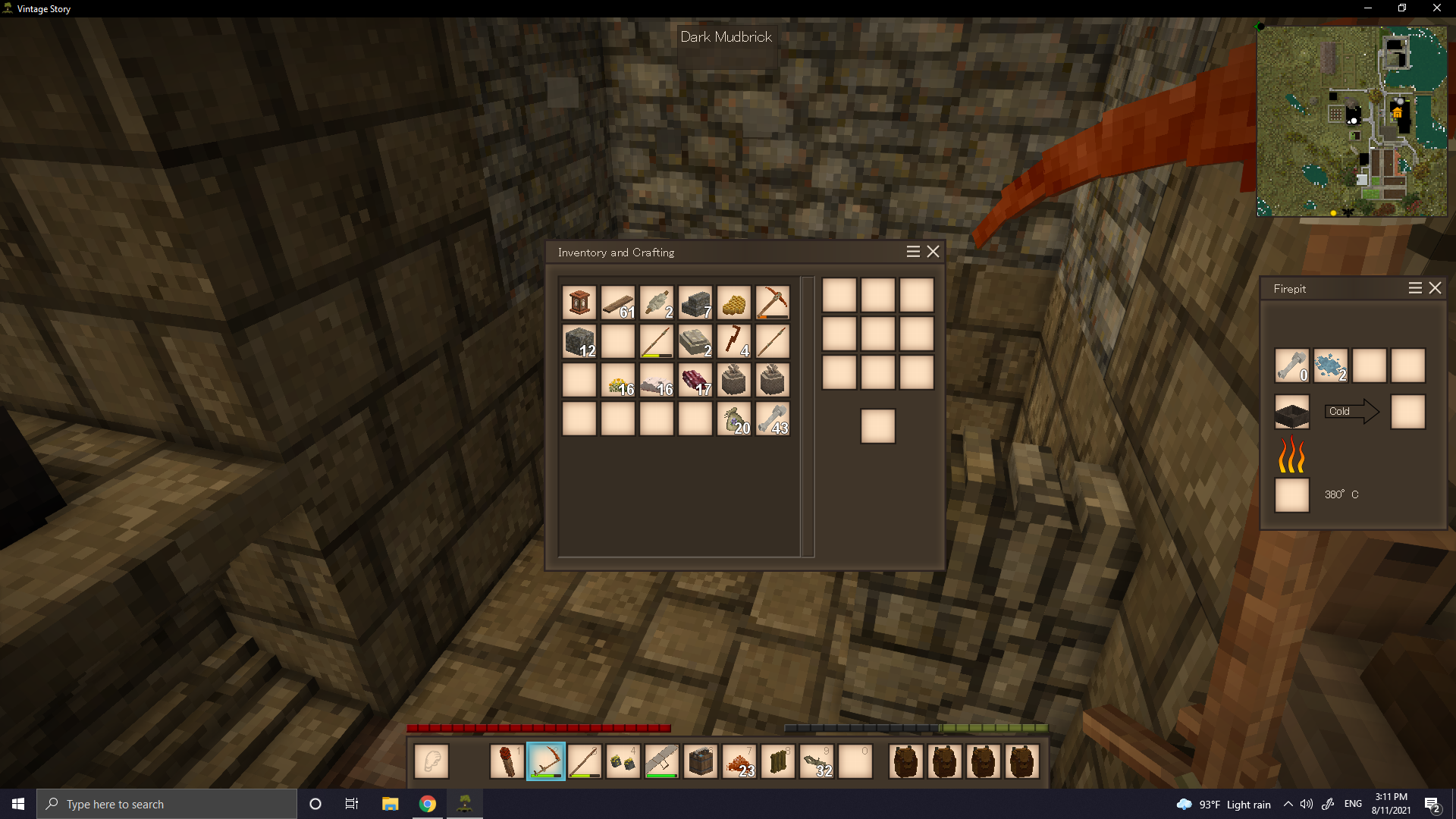The height and width of the screenshot is (819, 1456).
Task: Select the torch in the hotbar
Action: tap(507, 761)
